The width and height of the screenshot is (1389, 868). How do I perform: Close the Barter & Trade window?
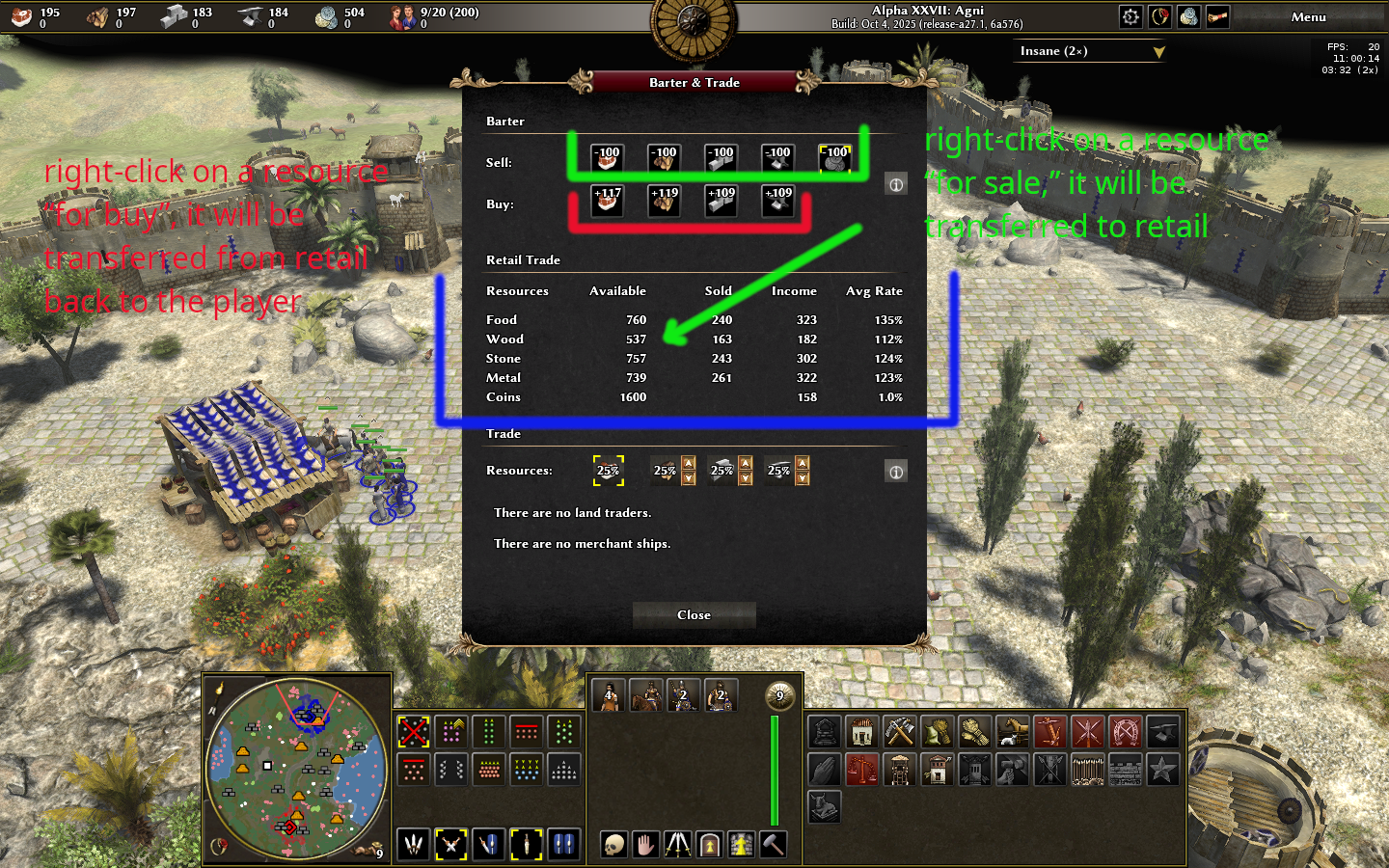[694, 615]
